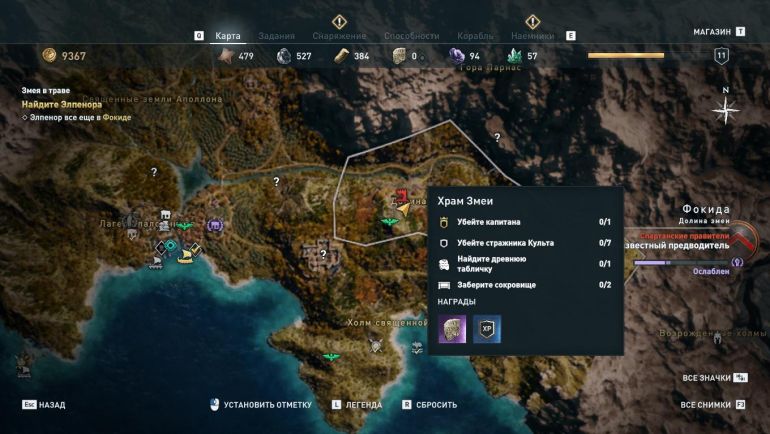Select the purple laurel wreath map marker
Viewport: 770px width, 434px height.
[x=215, y=226]
